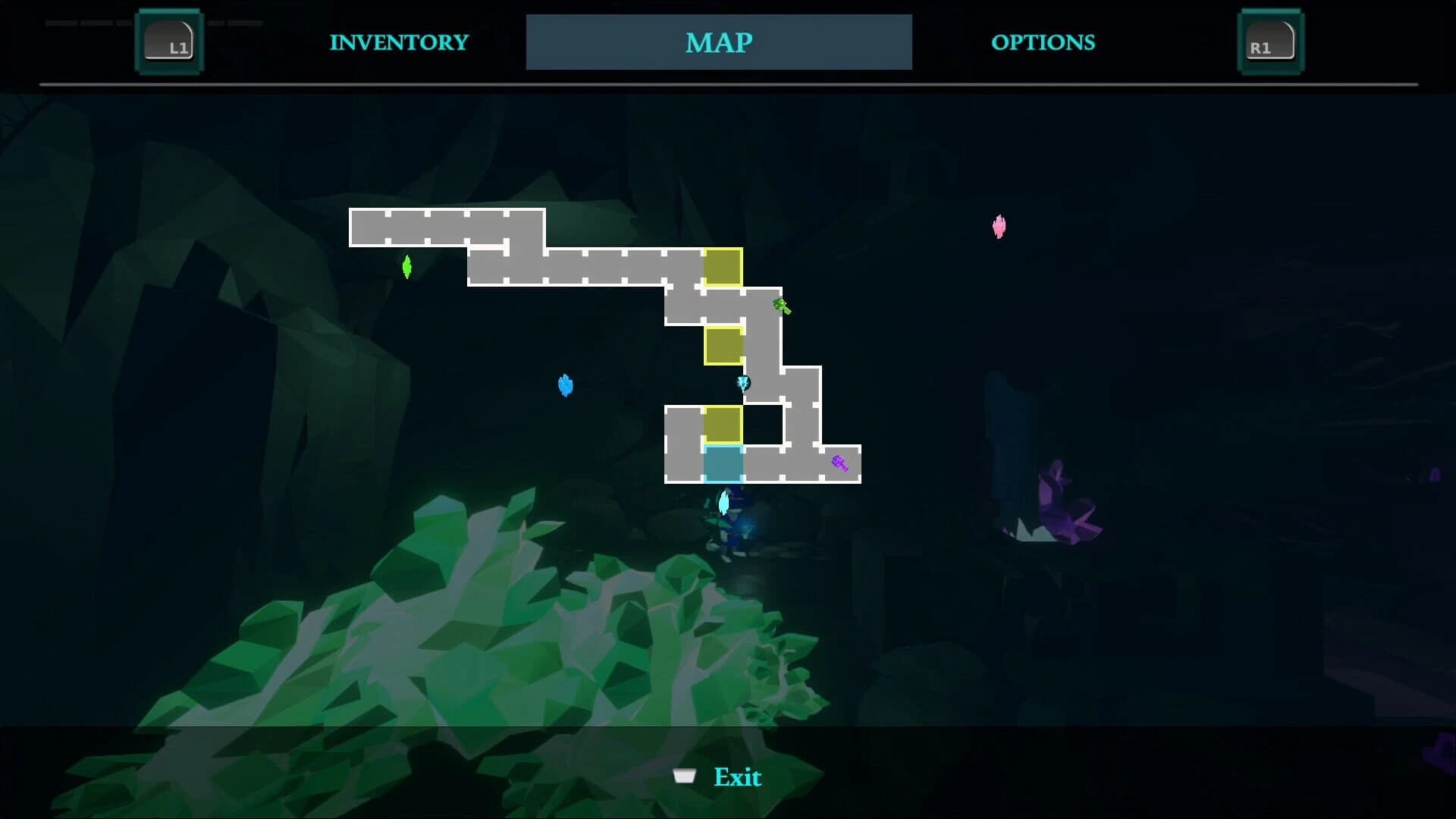Select the pink crystal marker at top right
This screenshot has height=819, width=1456.
[x=999, y=227]
